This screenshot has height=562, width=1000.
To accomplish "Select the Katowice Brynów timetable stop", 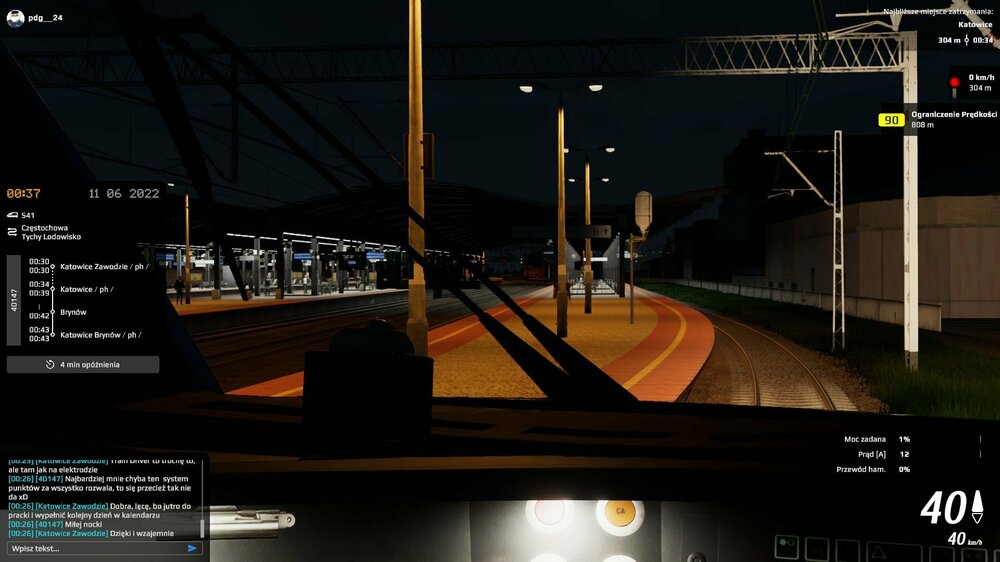I will click(99, 335).
